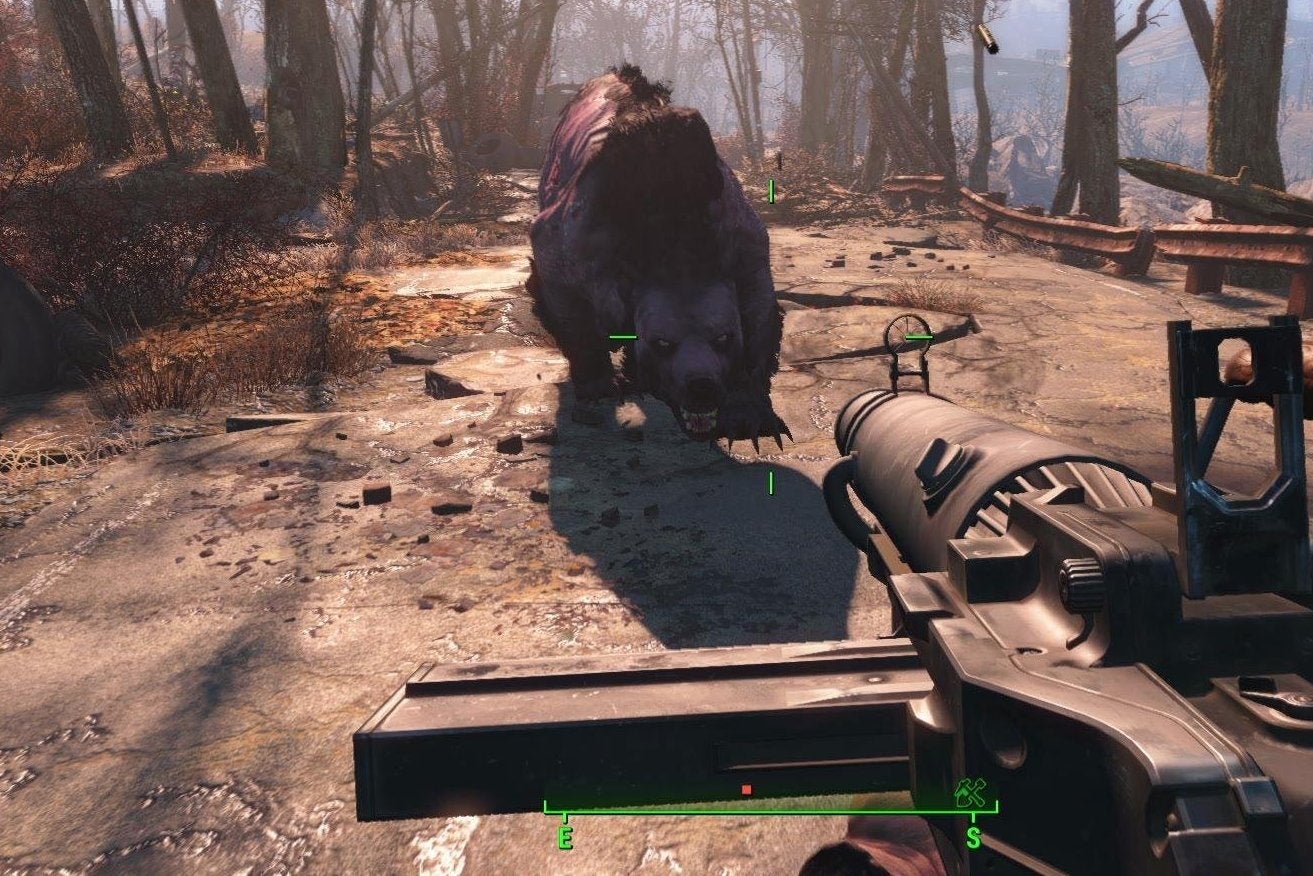Click the bottom crosshair tick on the pavement
The image size is (1313, 876).
point(771,480)
